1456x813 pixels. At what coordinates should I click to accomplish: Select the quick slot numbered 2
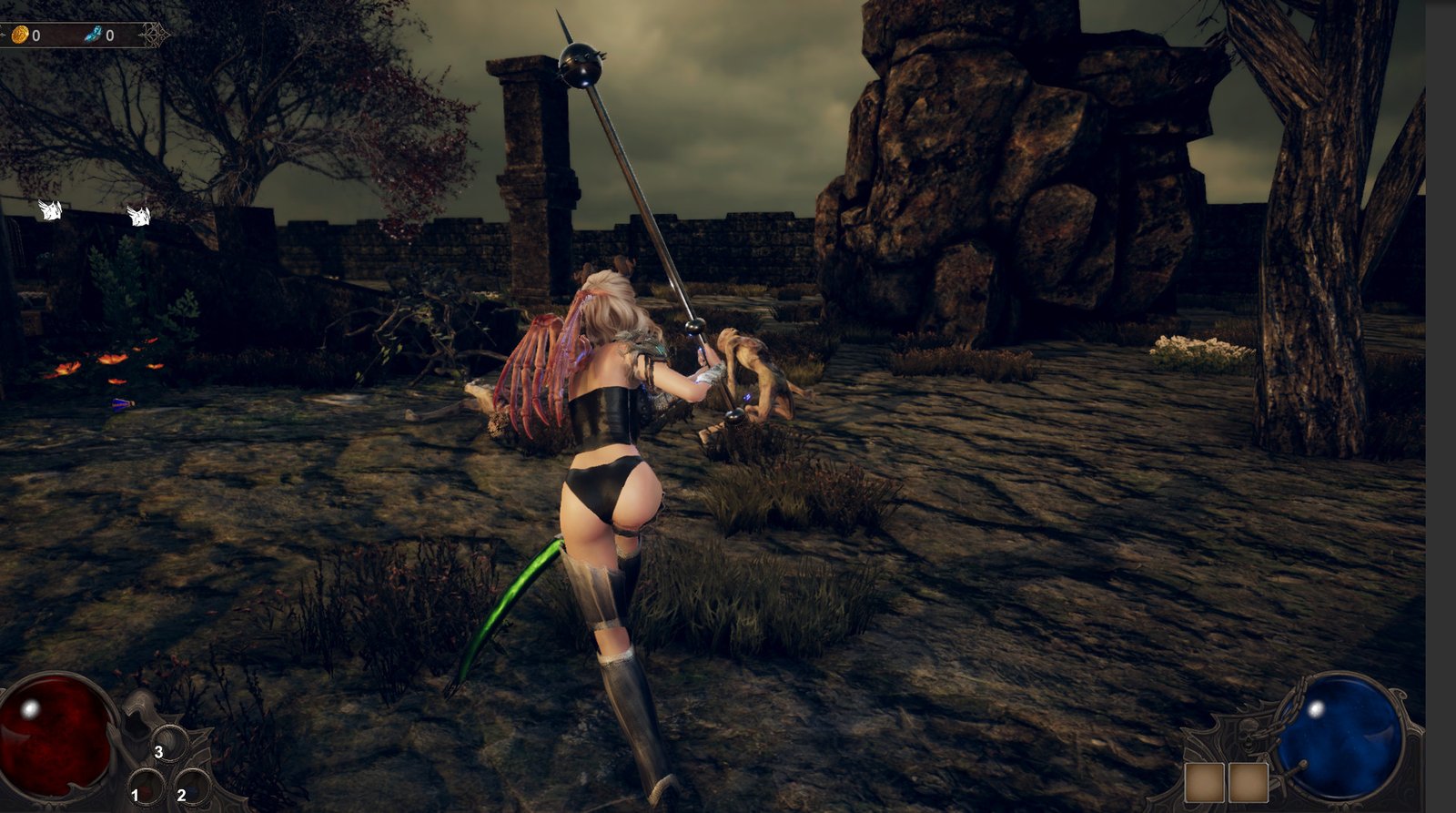click(x=192, y=788)
